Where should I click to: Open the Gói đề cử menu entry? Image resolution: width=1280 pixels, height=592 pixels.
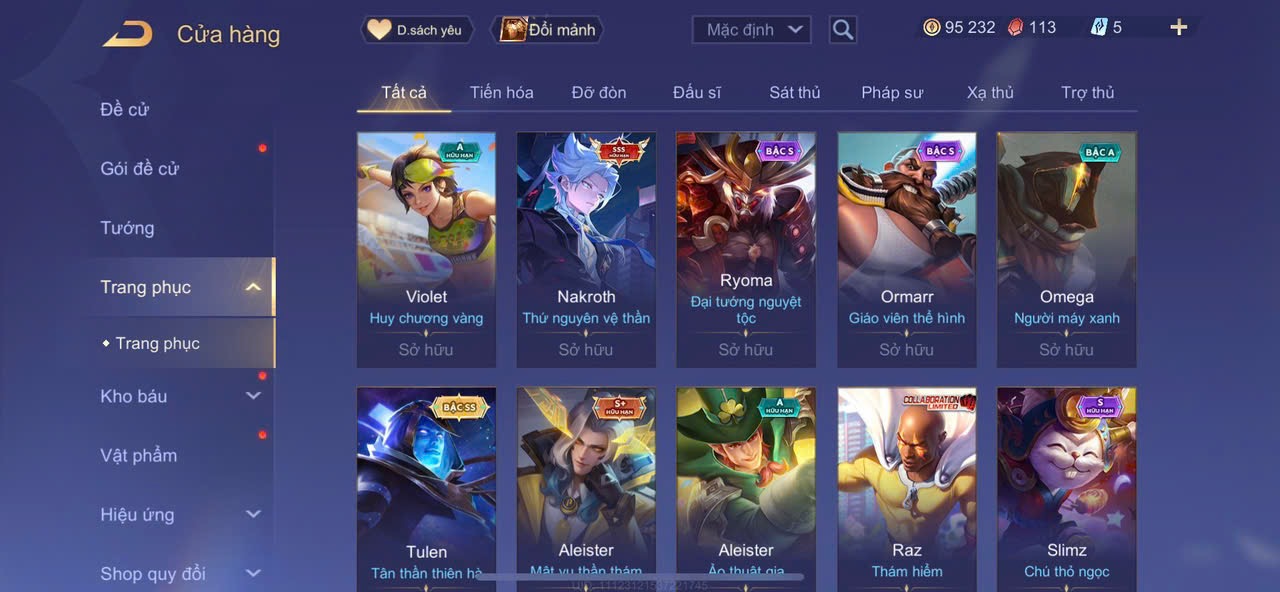(x=139, y=169)
